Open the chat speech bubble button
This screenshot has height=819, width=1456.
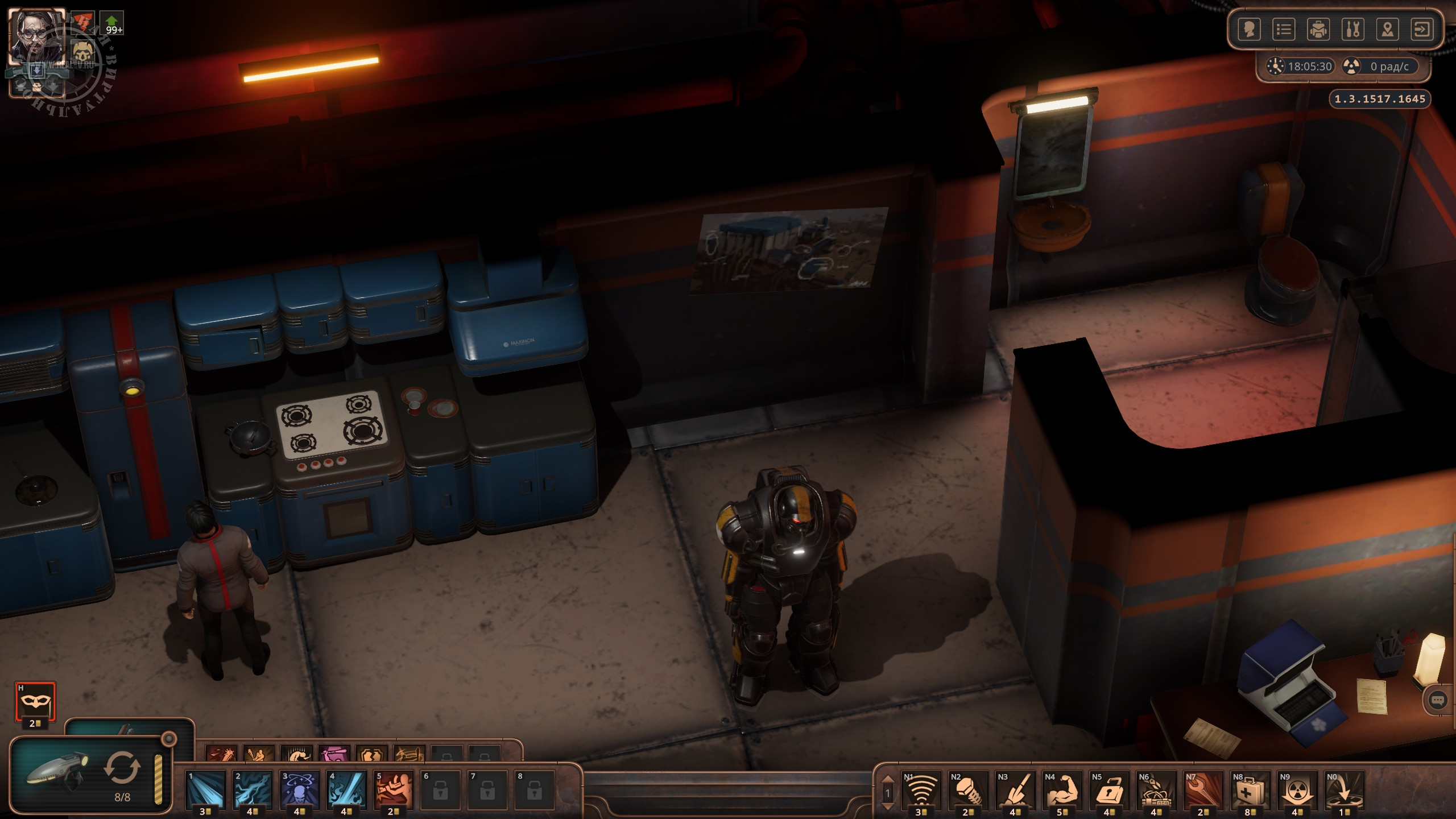pos(1437,700)
